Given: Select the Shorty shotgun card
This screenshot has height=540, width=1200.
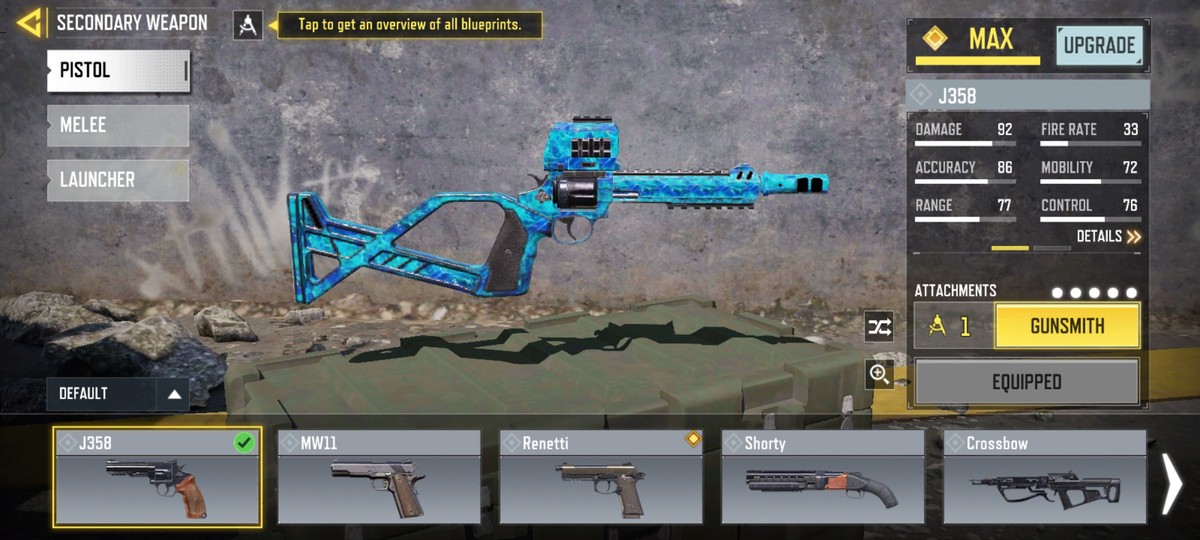Looking at the screenshot, I should coord(823,478).
